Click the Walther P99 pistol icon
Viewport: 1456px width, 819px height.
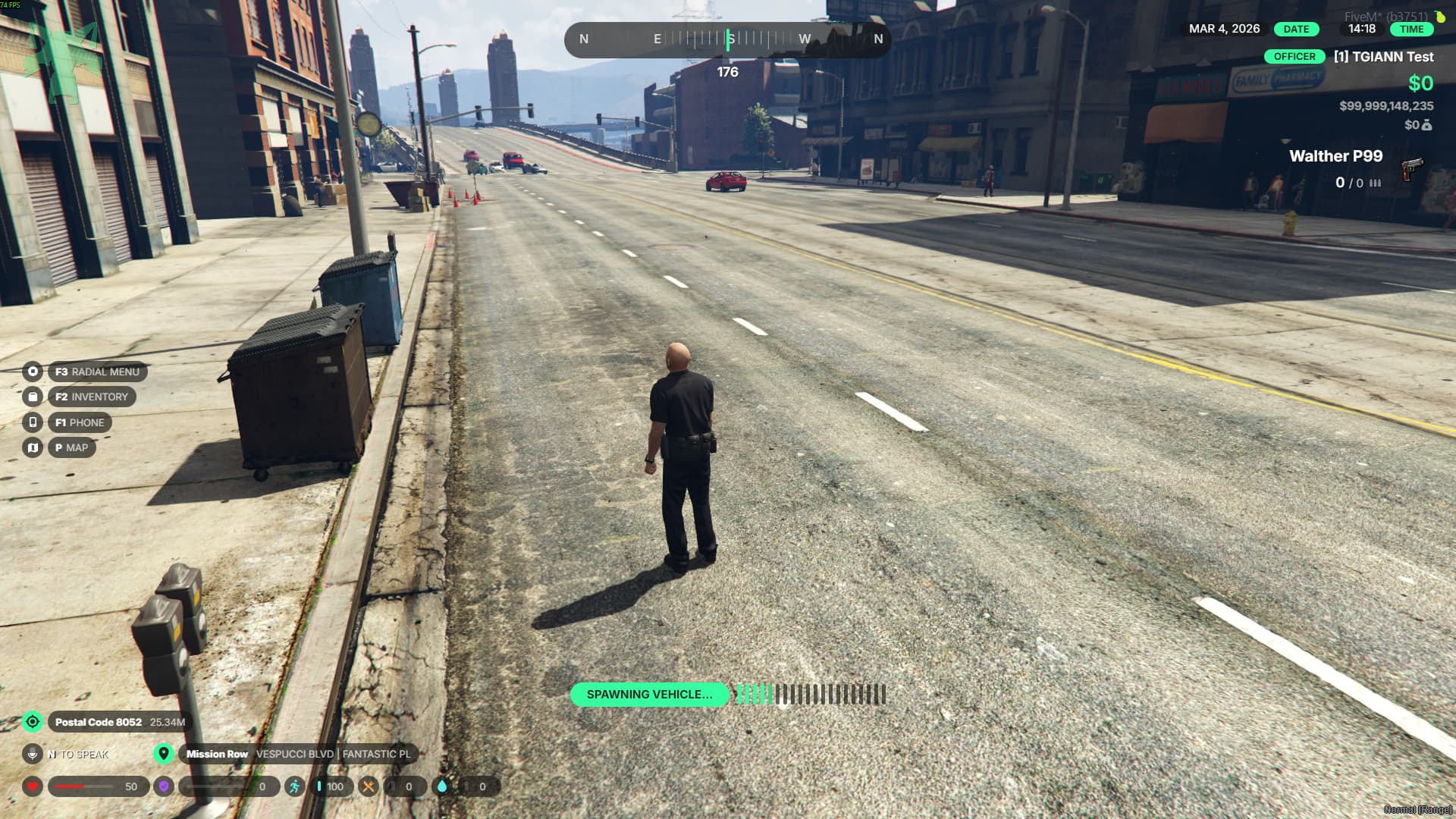[1411, 168]
